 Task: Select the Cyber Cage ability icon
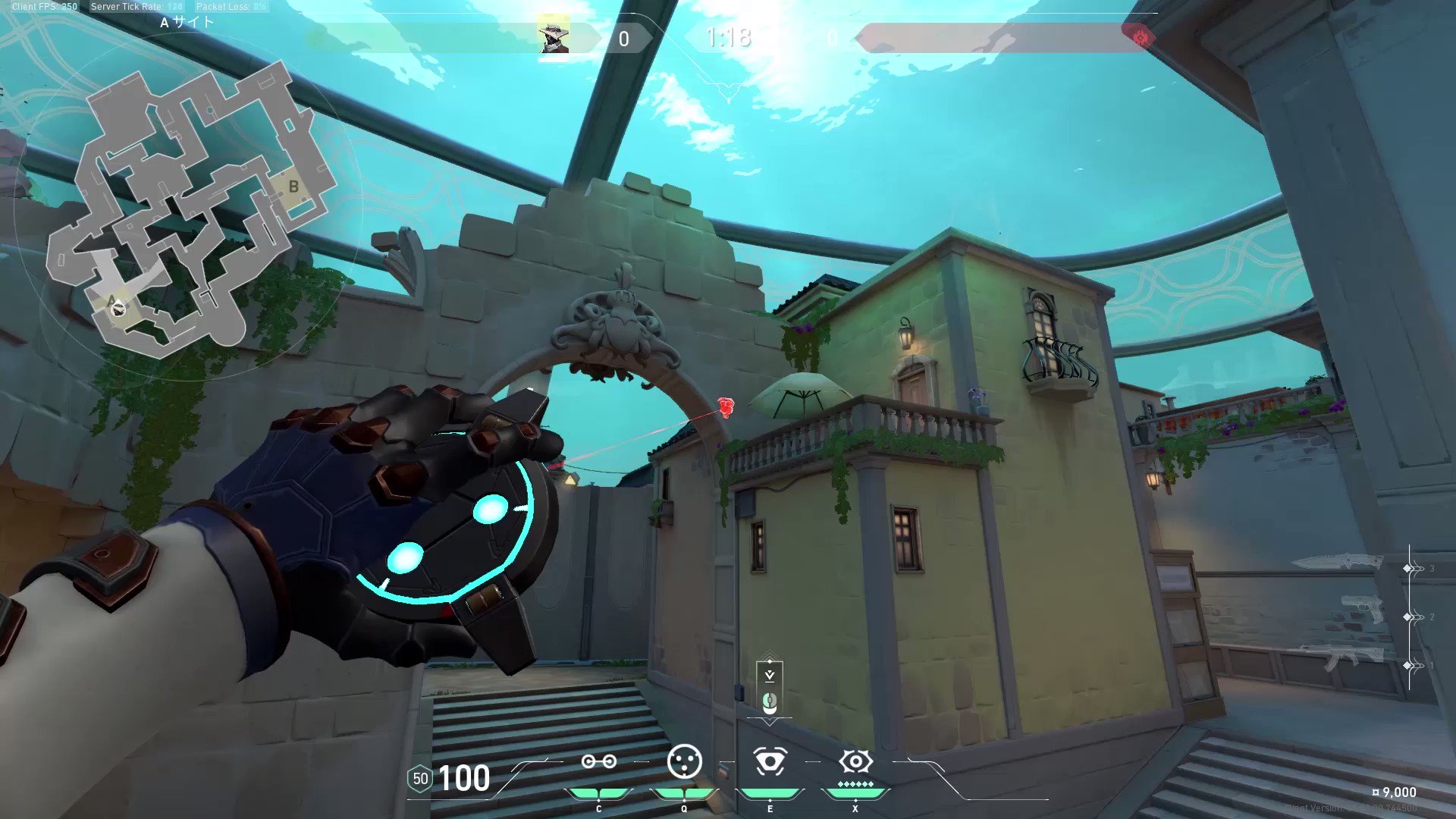(684, 761)
